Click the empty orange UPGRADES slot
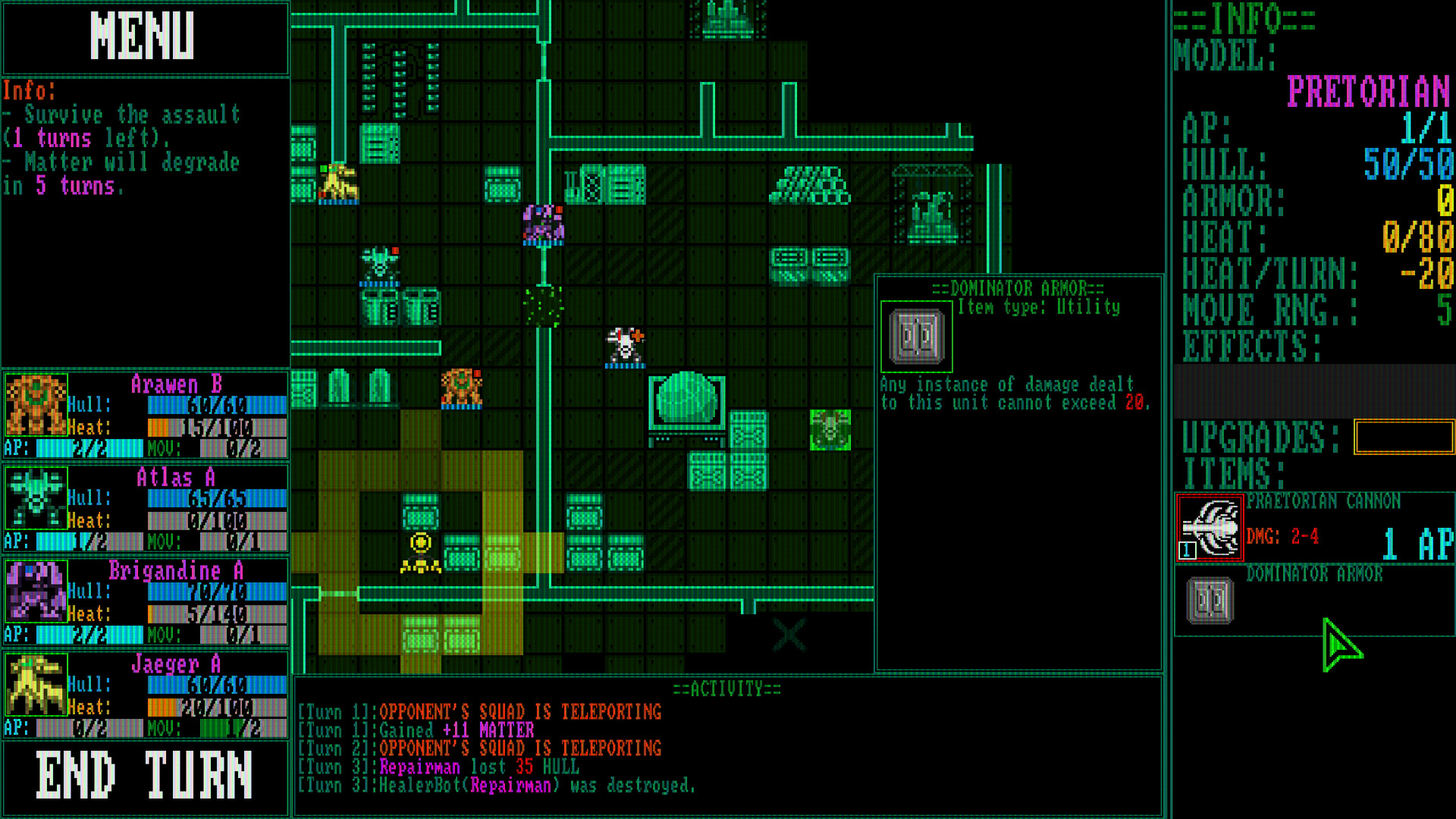The height and width of the screenshot is (819, 1456). (x=1404, y=436)
